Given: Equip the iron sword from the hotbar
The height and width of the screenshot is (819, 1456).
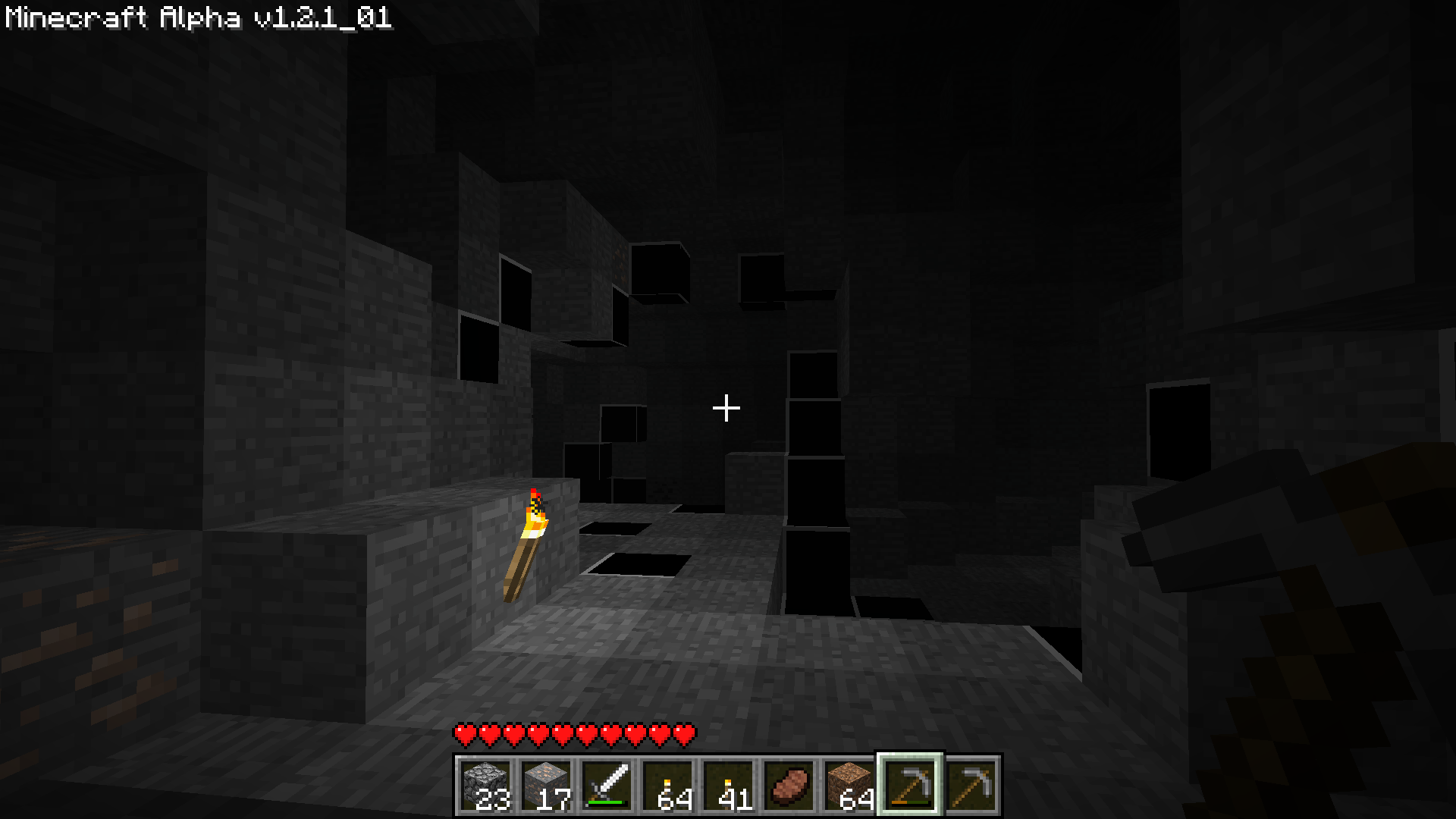Looking at the screenshot, I should point(607,785).
